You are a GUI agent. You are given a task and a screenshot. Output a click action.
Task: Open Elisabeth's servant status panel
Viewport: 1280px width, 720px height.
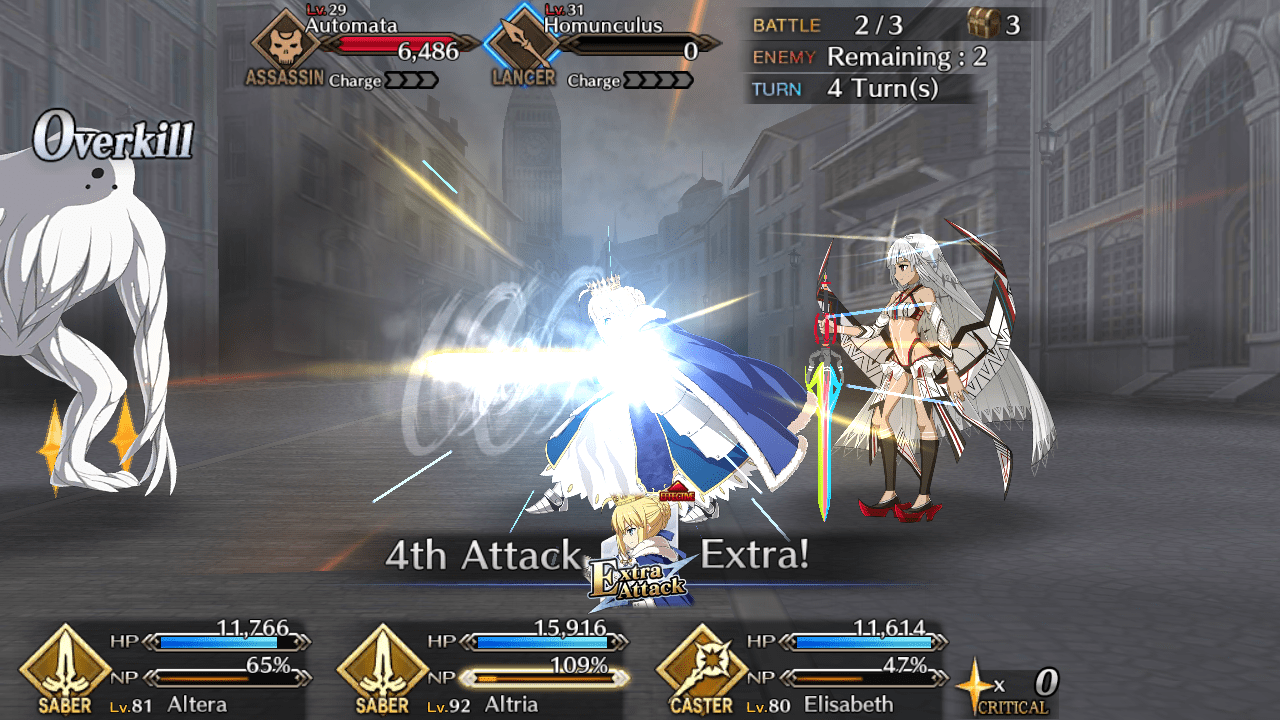[x=803, y=668]
